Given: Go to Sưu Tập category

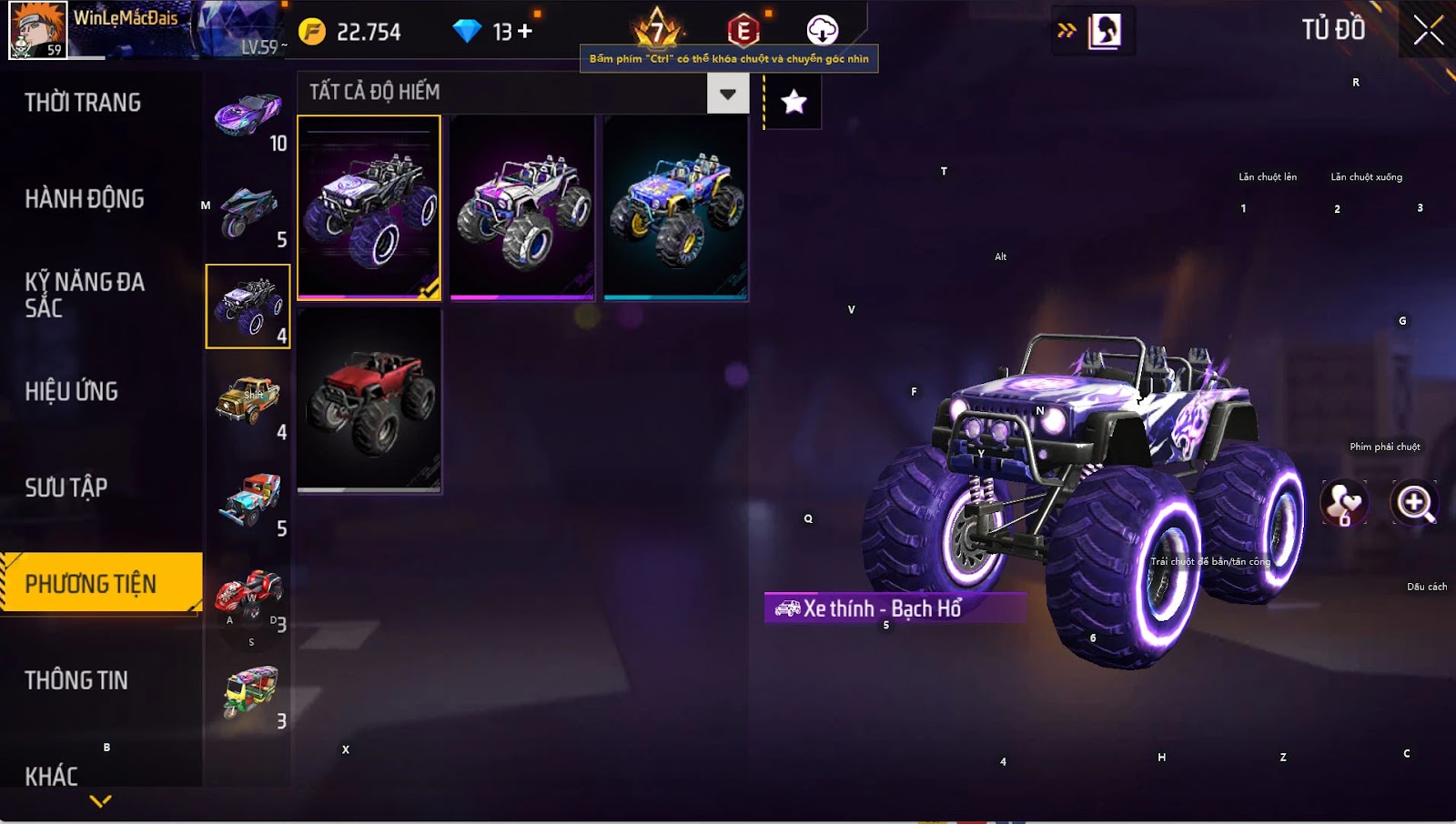Looking at the screenshot, I should pyautogui.click(x=66, y=488).
